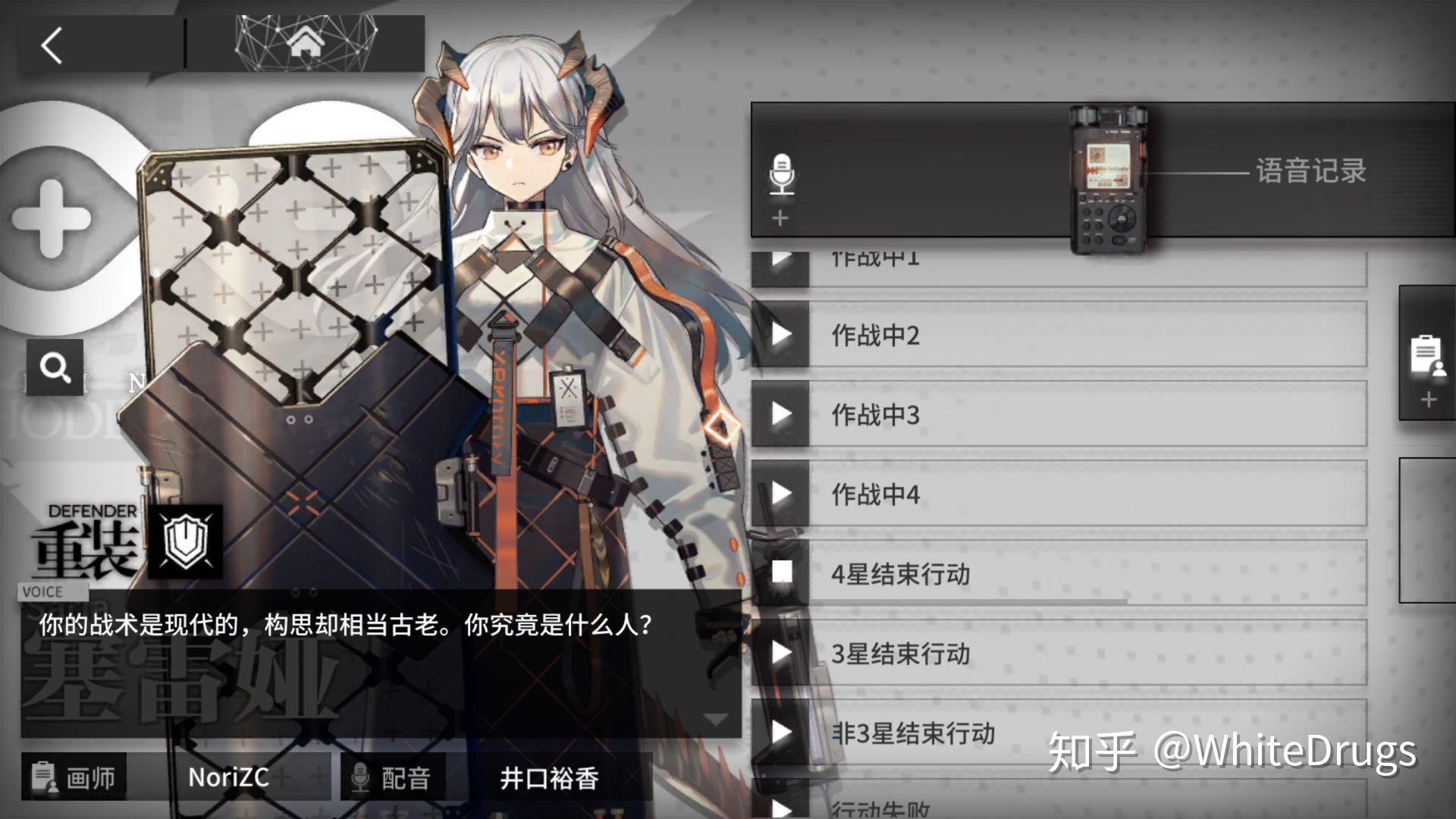Image resolution: width=1456 pixels, height=819 pixels.
Task: Play the 作战中2 voice line
Action: pyautogui.click(x=780, y=336)
